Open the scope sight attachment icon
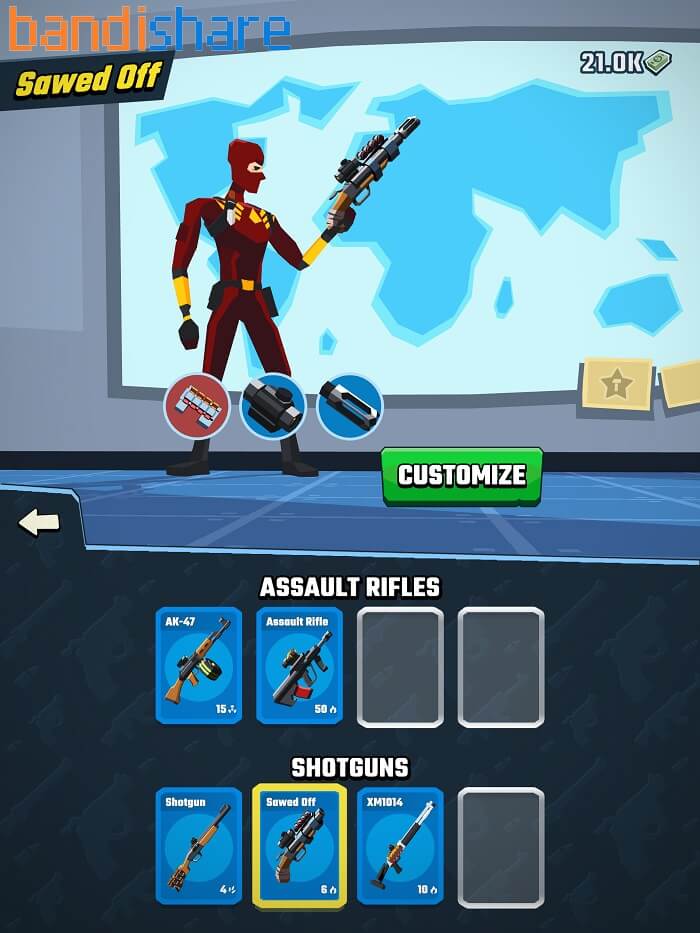Viewport: 700px width, 933px height. point(273,406)
